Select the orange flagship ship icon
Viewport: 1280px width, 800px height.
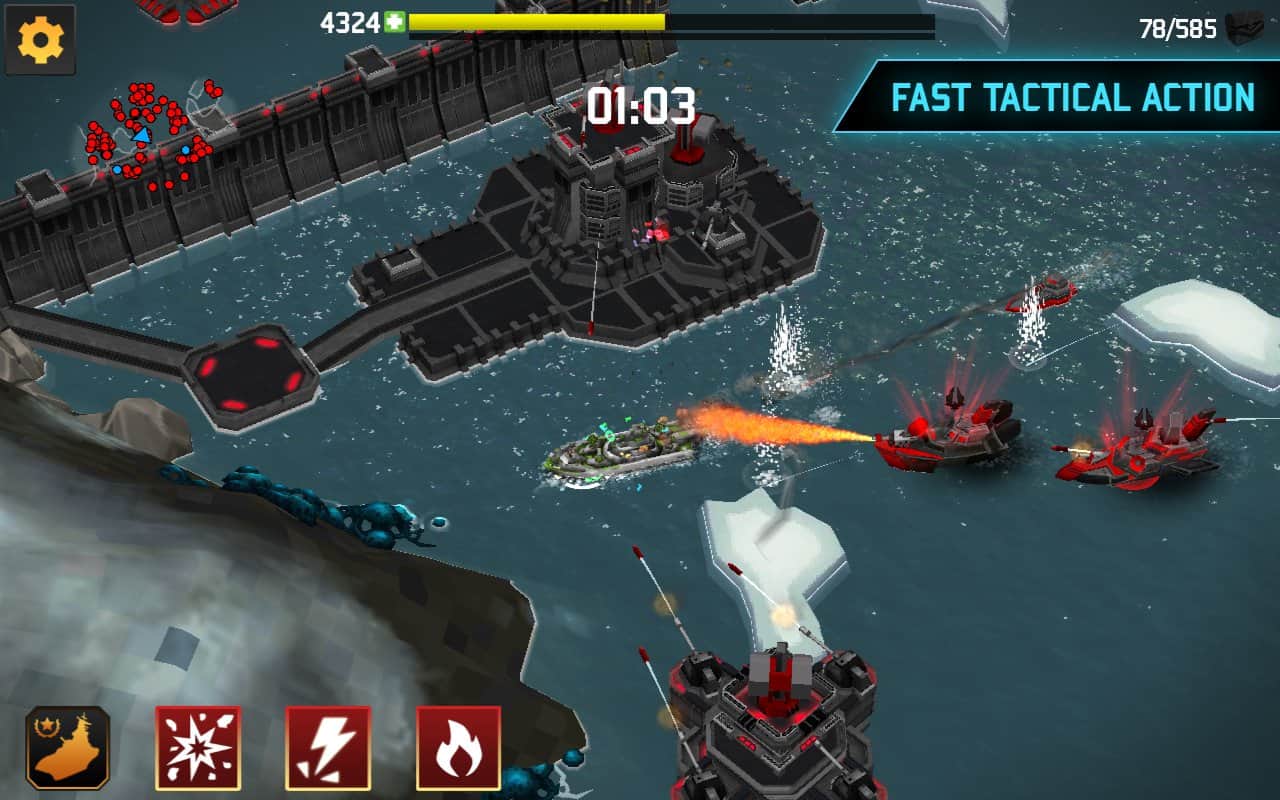[x=68, y=747]
